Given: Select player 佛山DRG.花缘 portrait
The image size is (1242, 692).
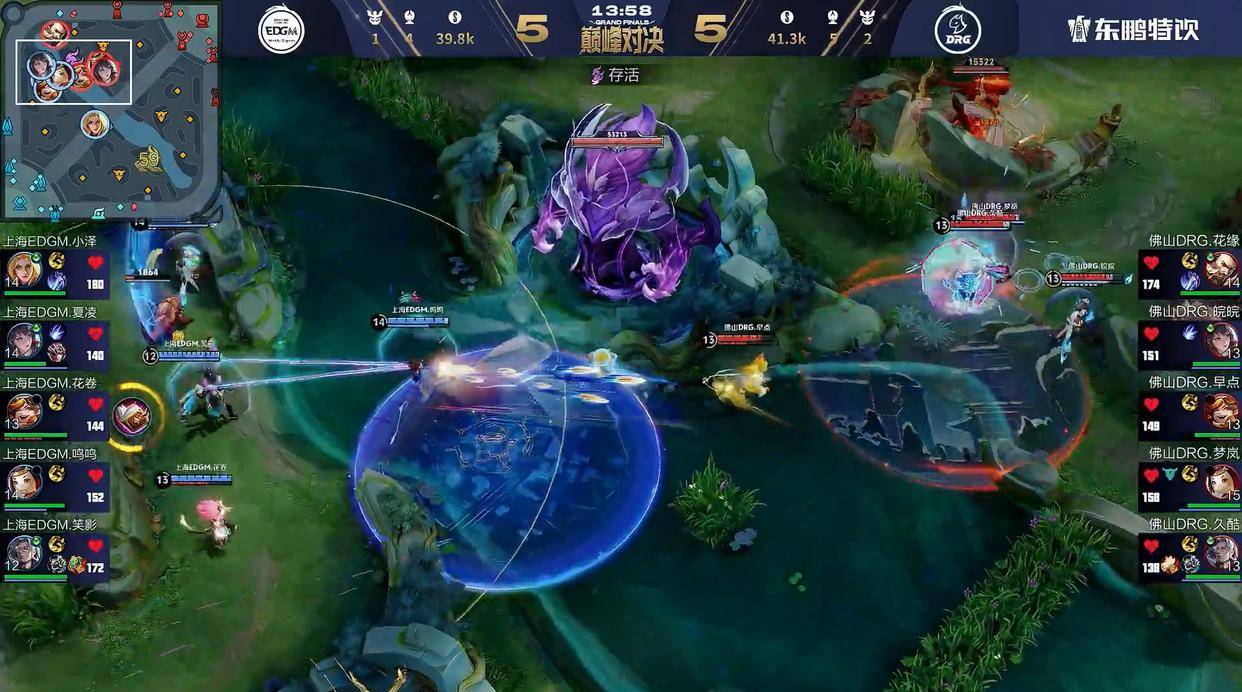Looking at the screenshot, I should pos(1220,270).
